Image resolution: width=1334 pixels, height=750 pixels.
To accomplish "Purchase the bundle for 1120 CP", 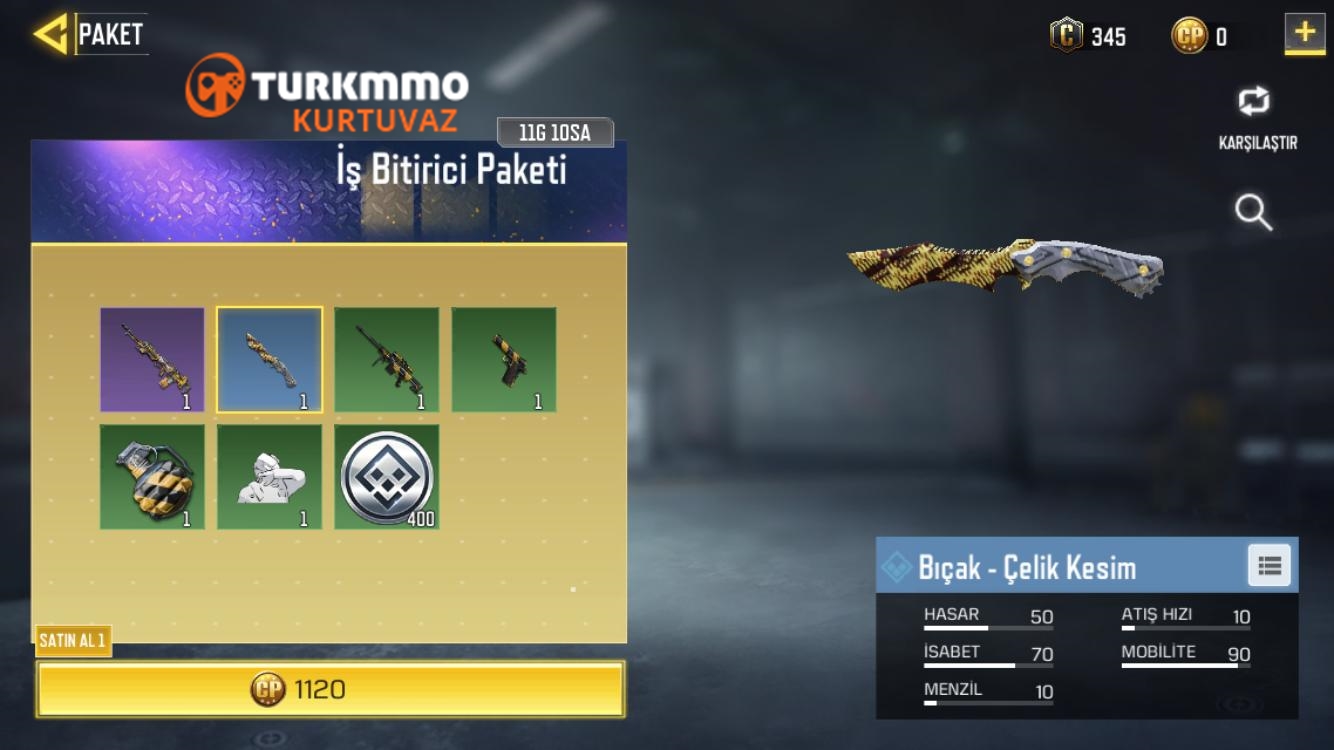I will tap(330, 688).
